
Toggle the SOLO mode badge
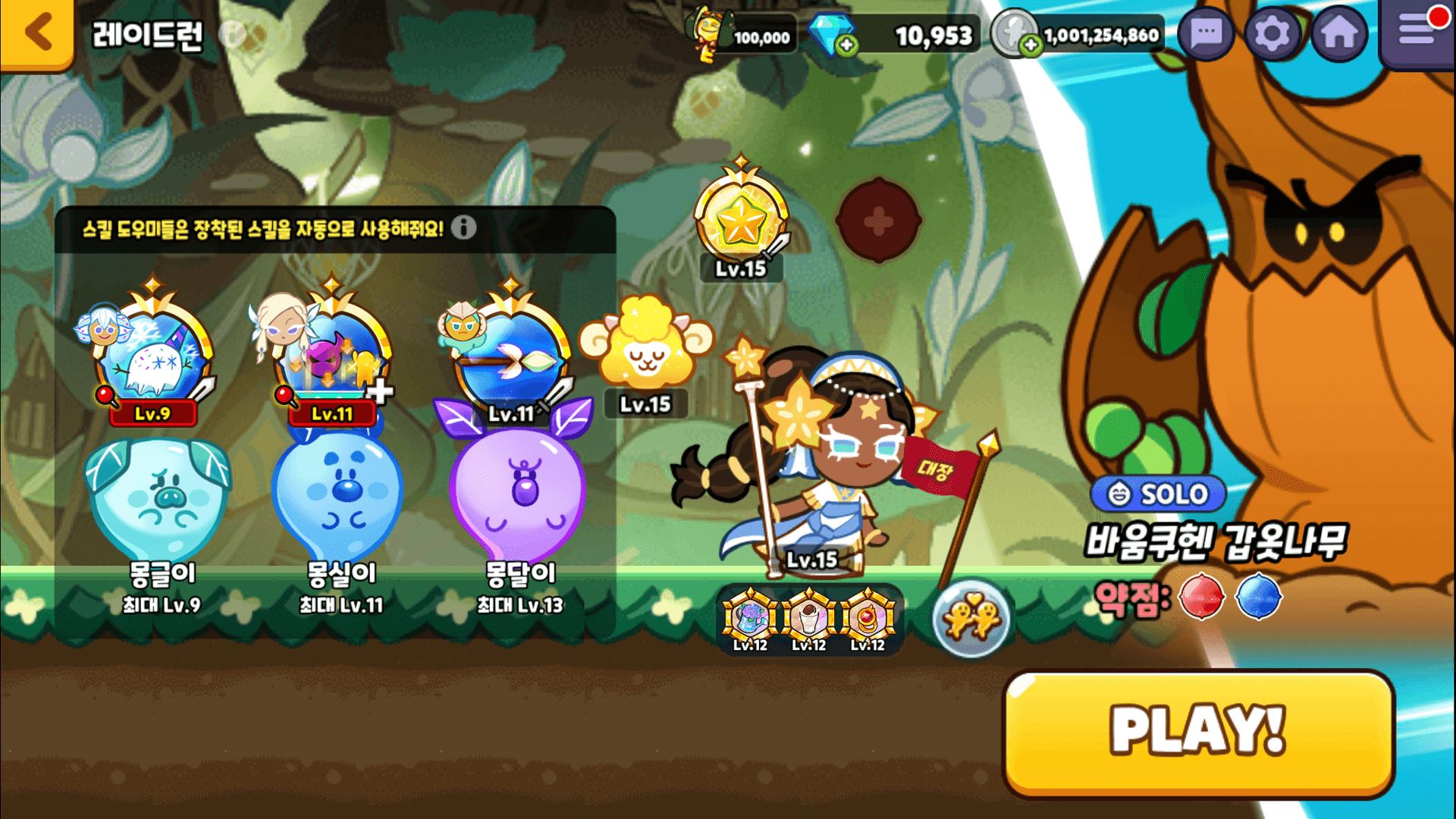pyautogui.click(x=1158, y=494)
